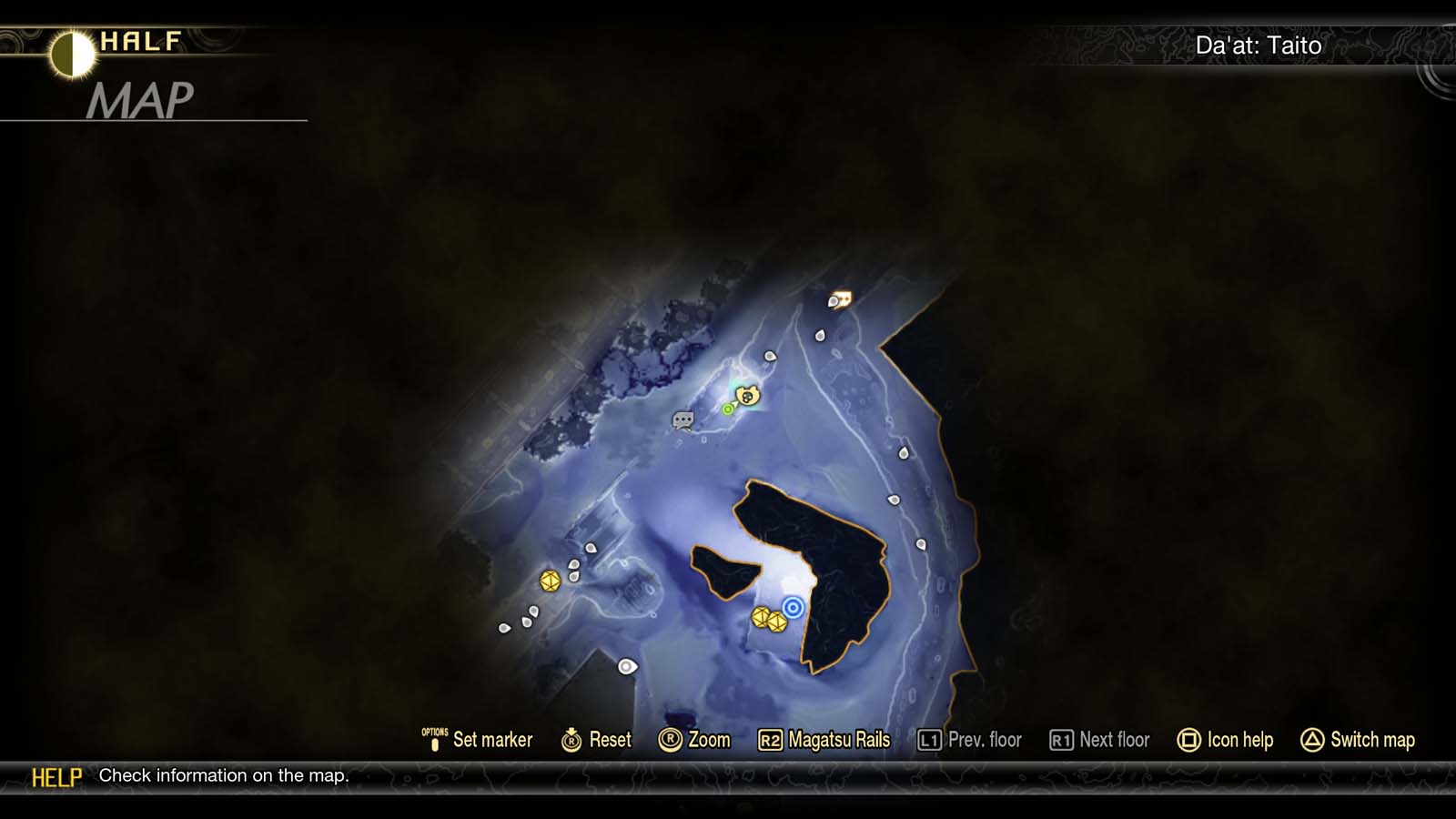The height and width of the screenshot is (819, 1456).
Task: Click the player position marker on the map
Action: click(748, 396)
